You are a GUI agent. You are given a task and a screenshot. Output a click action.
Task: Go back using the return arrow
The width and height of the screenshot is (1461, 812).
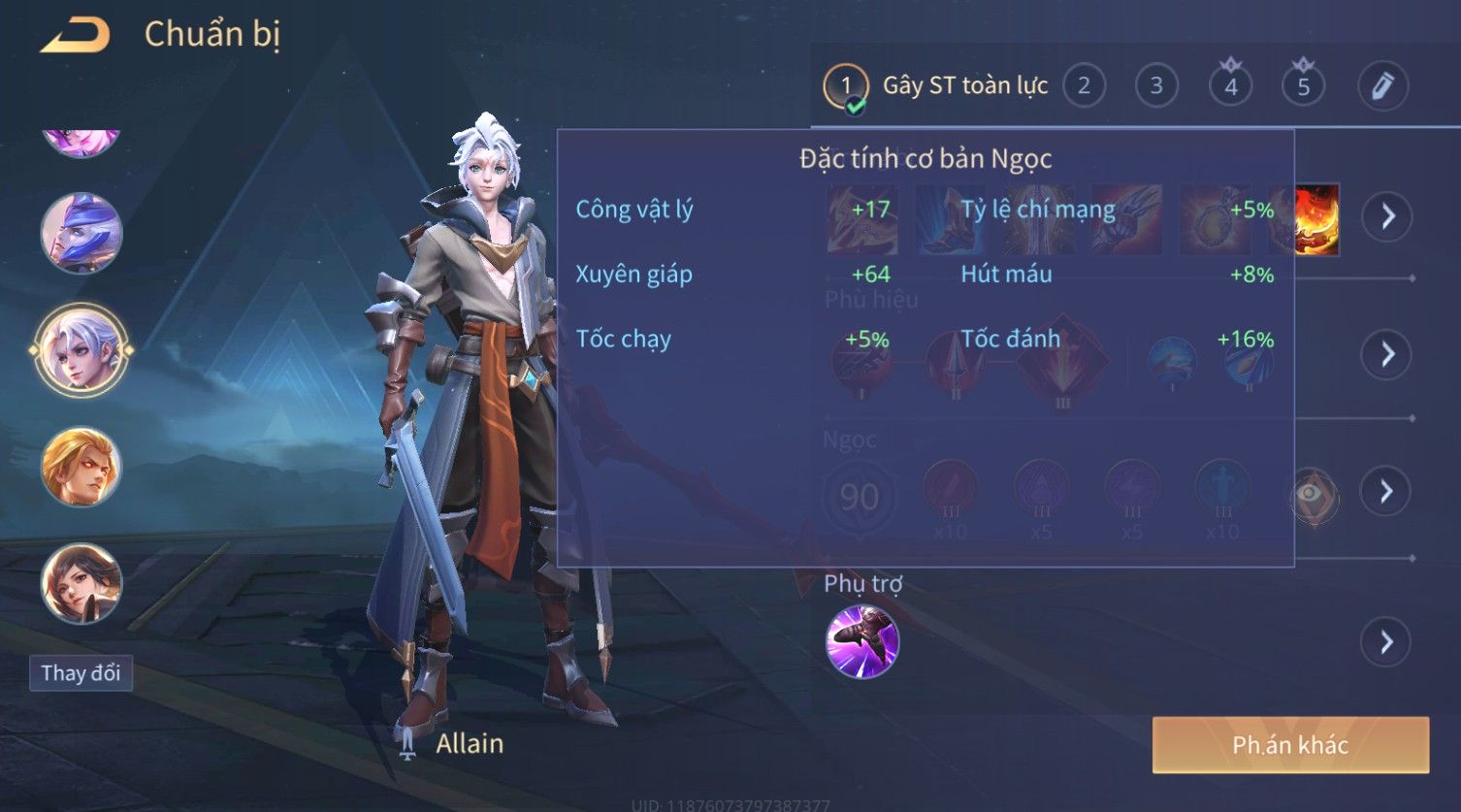[x=75, y=36]
